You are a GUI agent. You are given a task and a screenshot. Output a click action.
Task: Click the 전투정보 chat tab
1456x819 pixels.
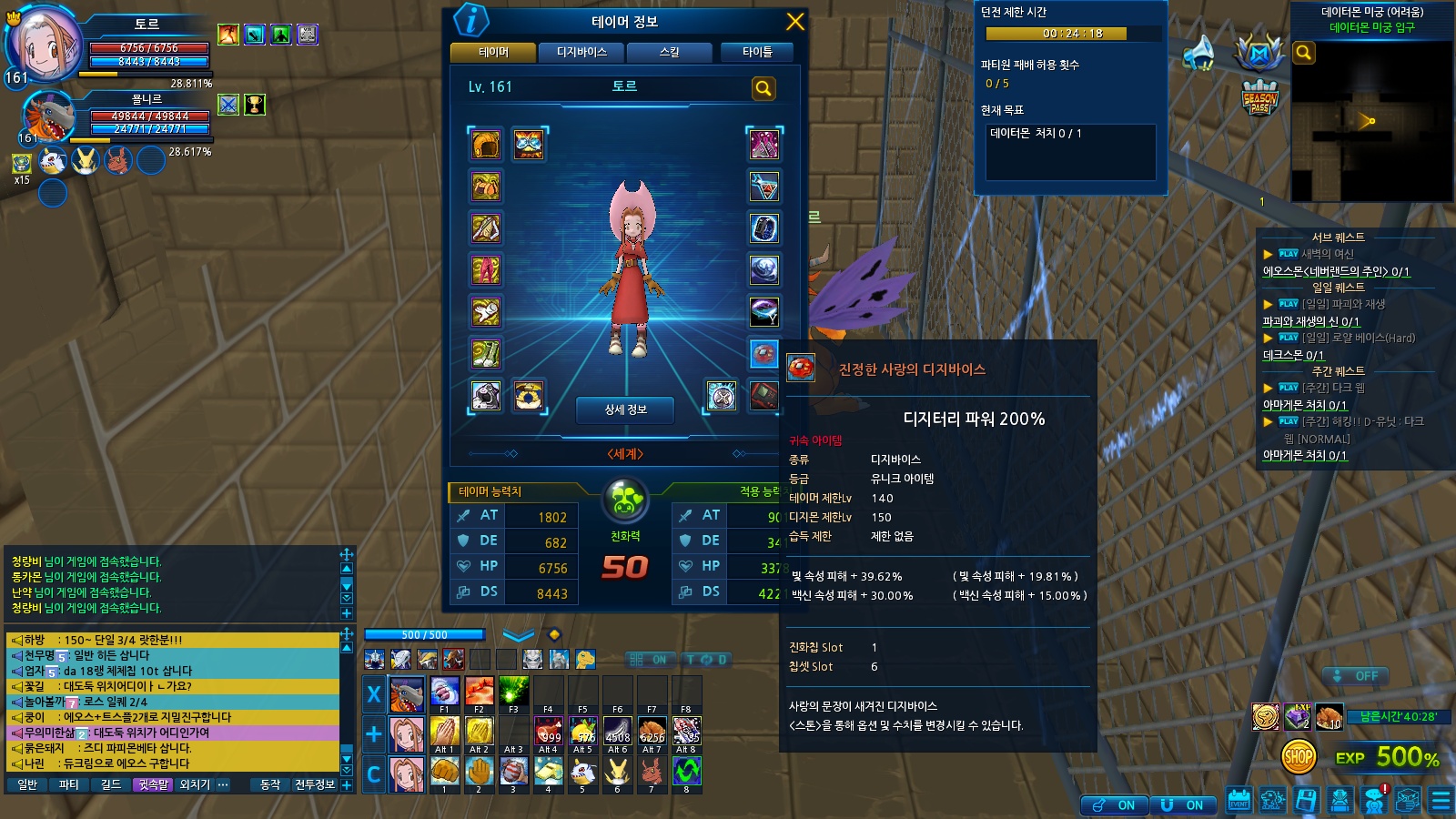pyautogui.click(x=315, y=784)
